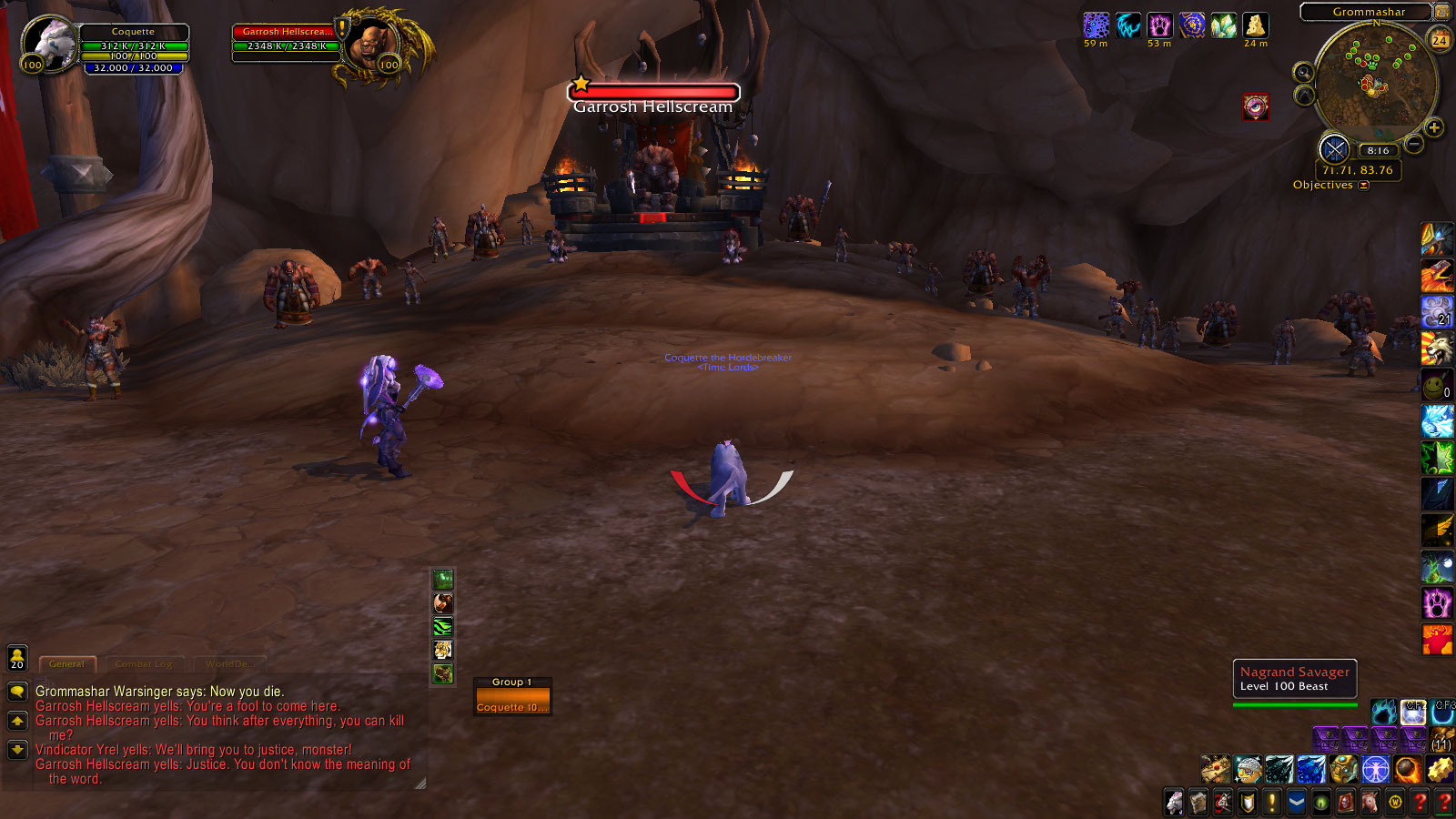Screen dimensions: 1456x819
Task: Zoom out the minimap with the minus button
Action: point(1414,144)
